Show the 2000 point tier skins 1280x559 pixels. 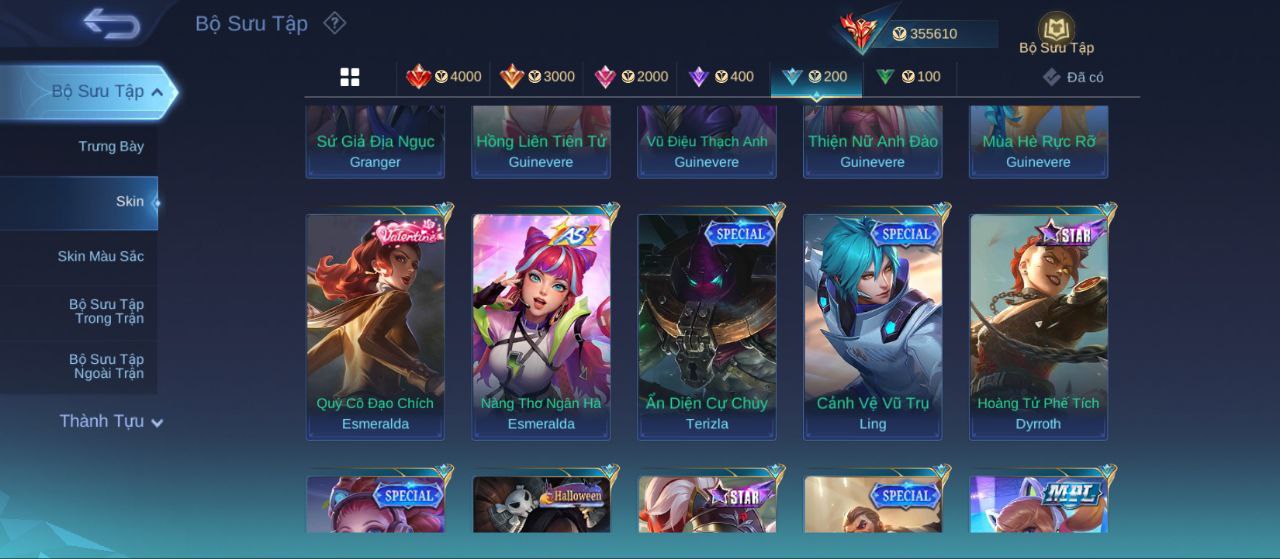point(632,77)
